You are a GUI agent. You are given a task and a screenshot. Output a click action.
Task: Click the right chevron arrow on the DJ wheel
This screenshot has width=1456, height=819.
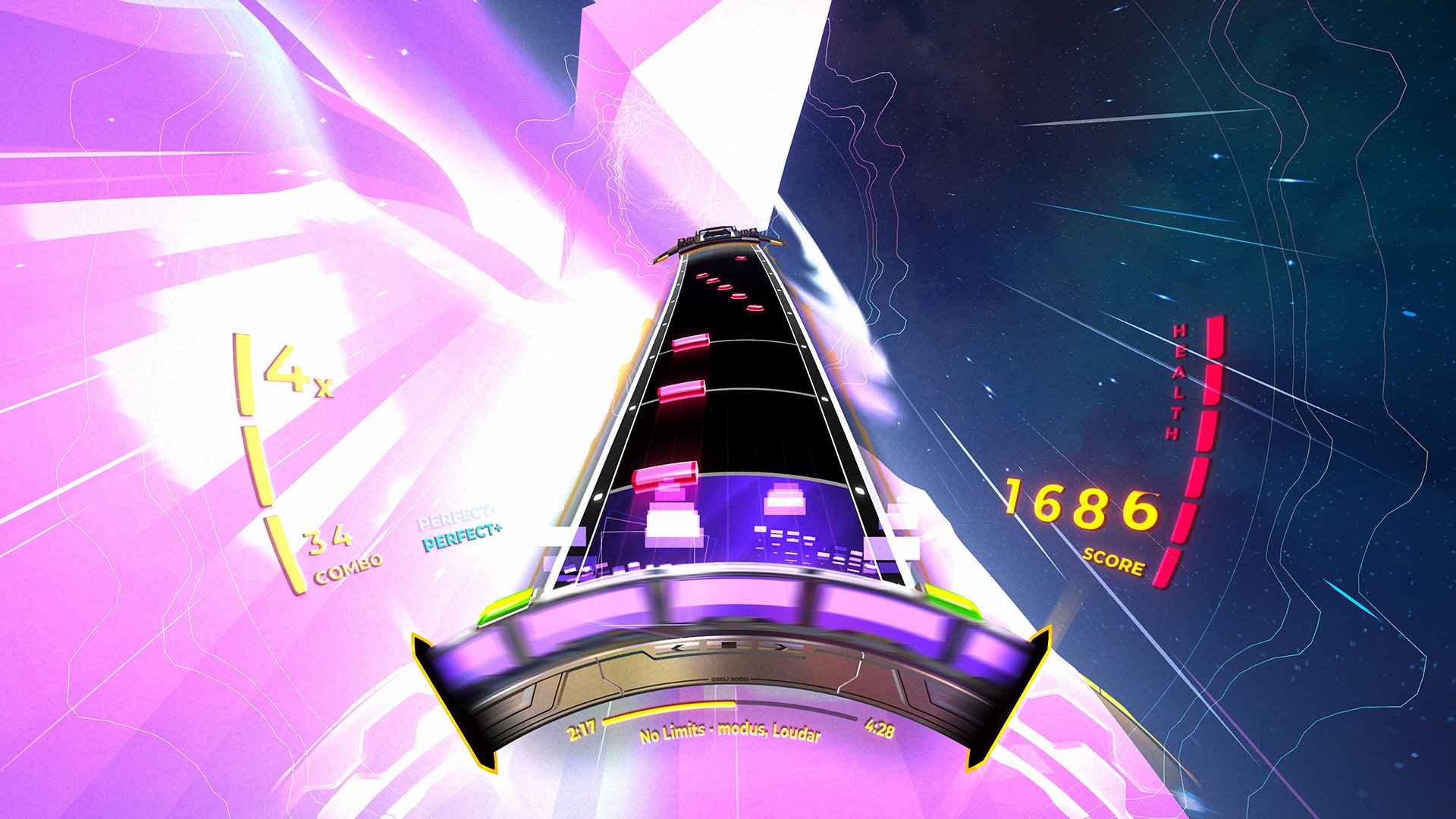point(783,647)
